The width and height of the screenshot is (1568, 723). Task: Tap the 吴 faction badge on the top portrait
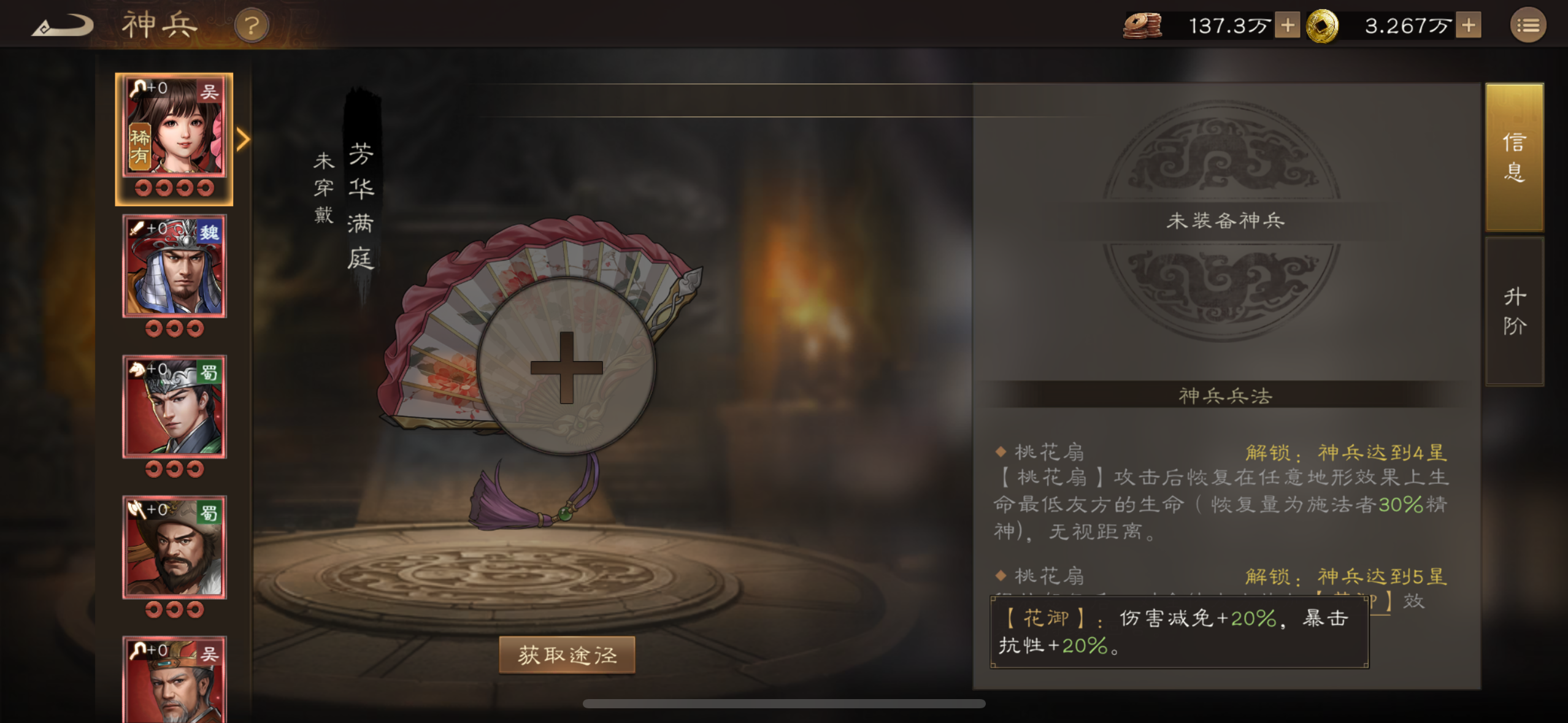coord(209,90)
